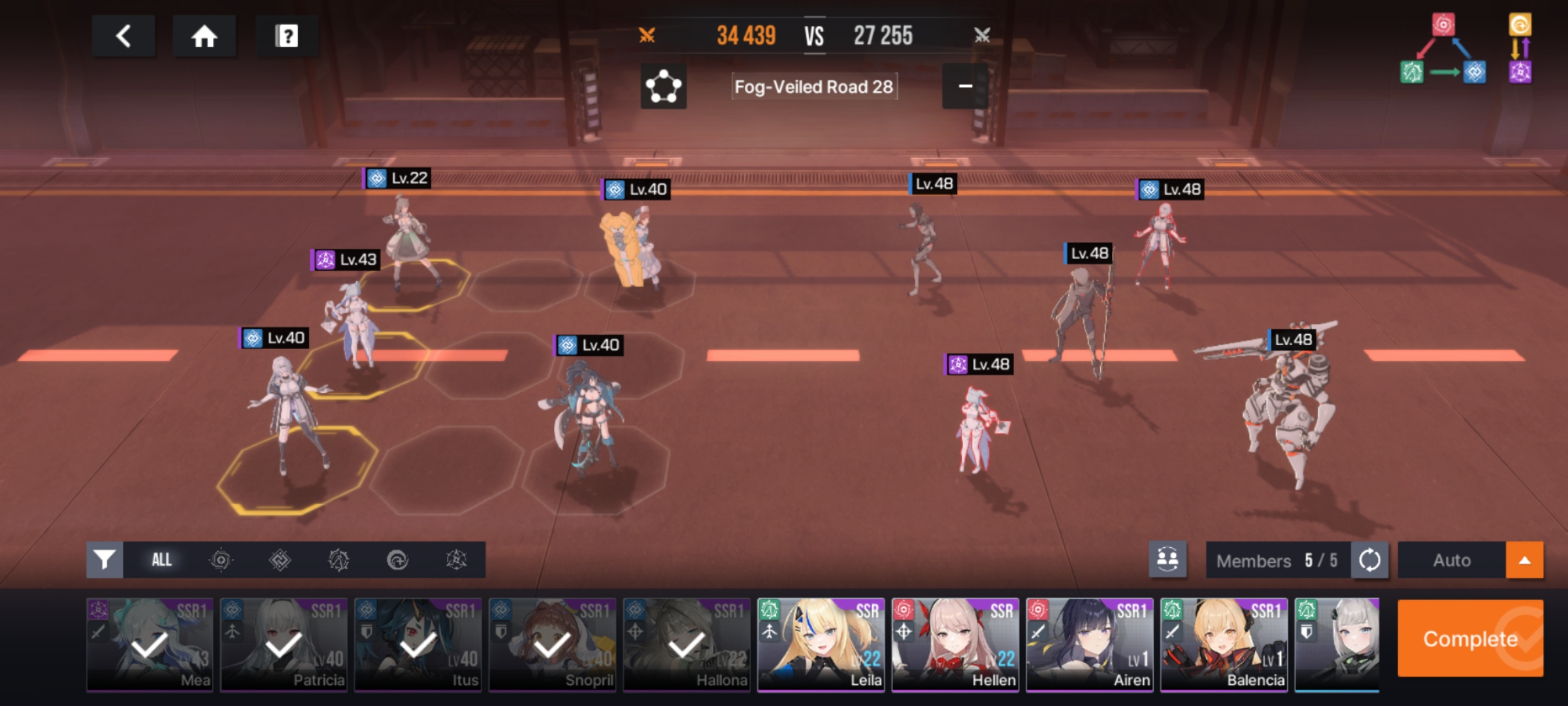This screenshot has height=706, width=1568.
Task: Open the help question mark guide
Action: point(286,36)
